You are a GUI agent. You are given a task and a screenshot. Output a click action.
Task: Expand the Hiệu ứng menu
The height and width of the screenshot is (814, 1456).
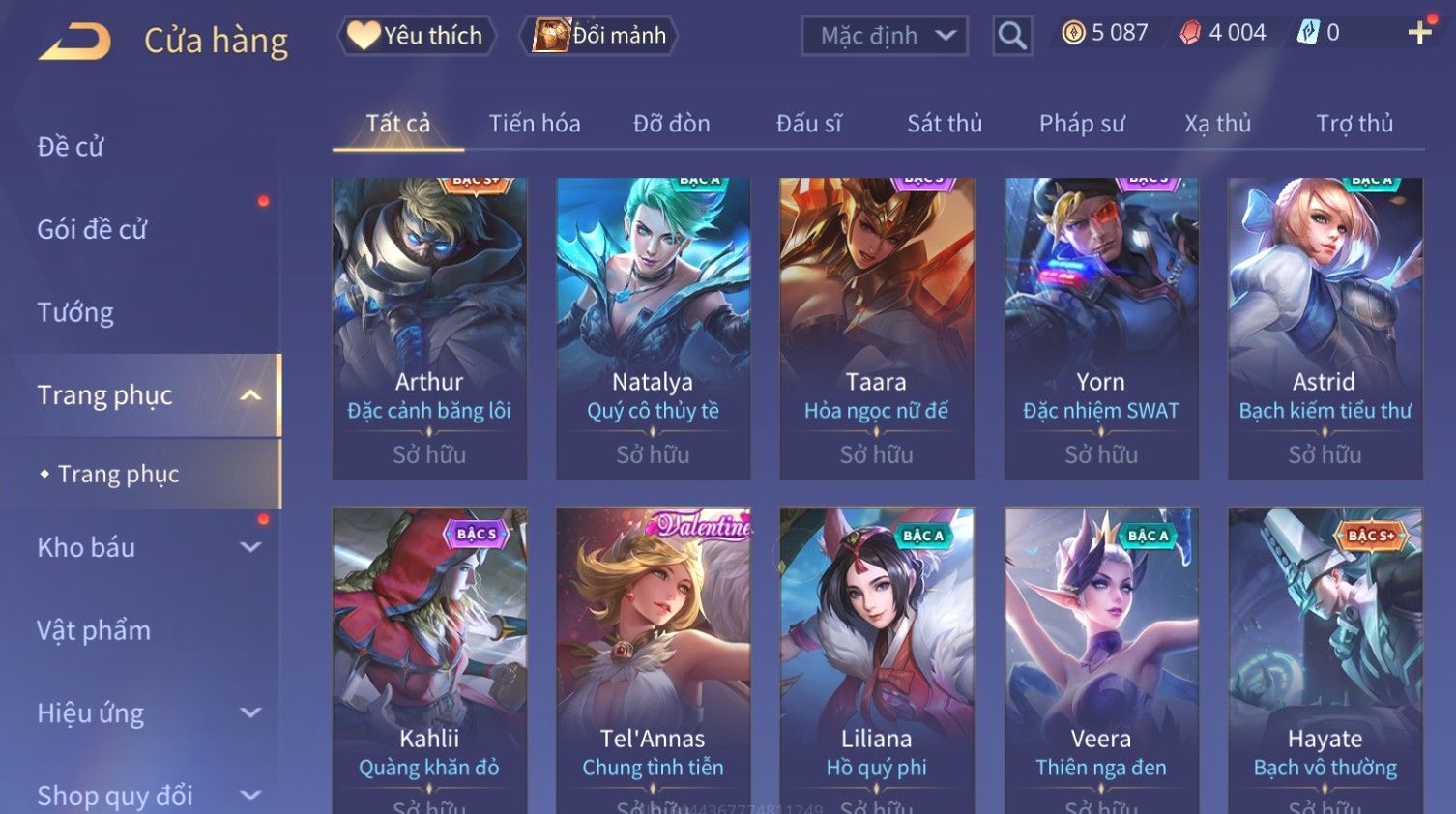pos(145,713)
